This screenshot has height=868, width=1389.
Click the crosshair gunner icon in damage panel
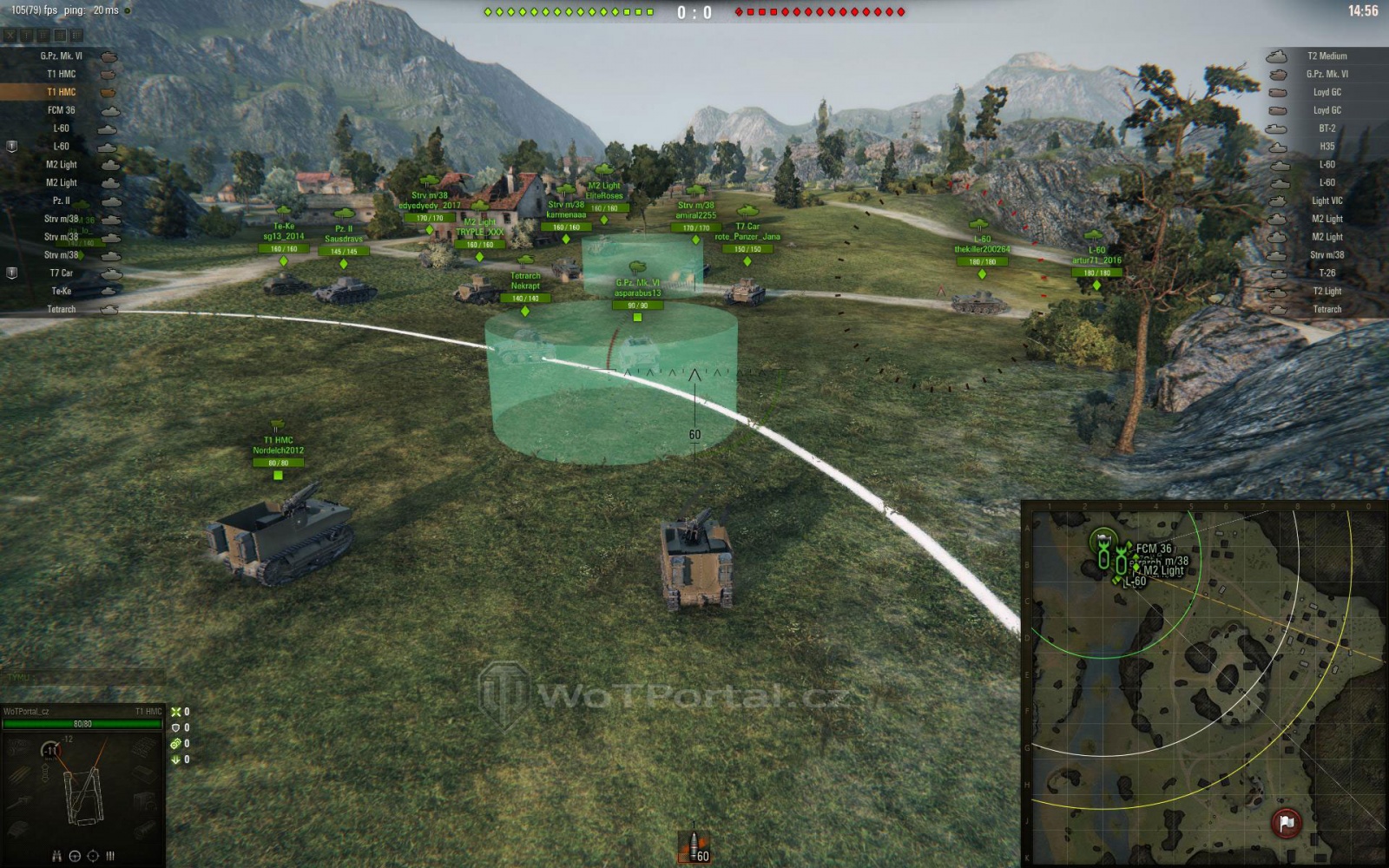93,856
